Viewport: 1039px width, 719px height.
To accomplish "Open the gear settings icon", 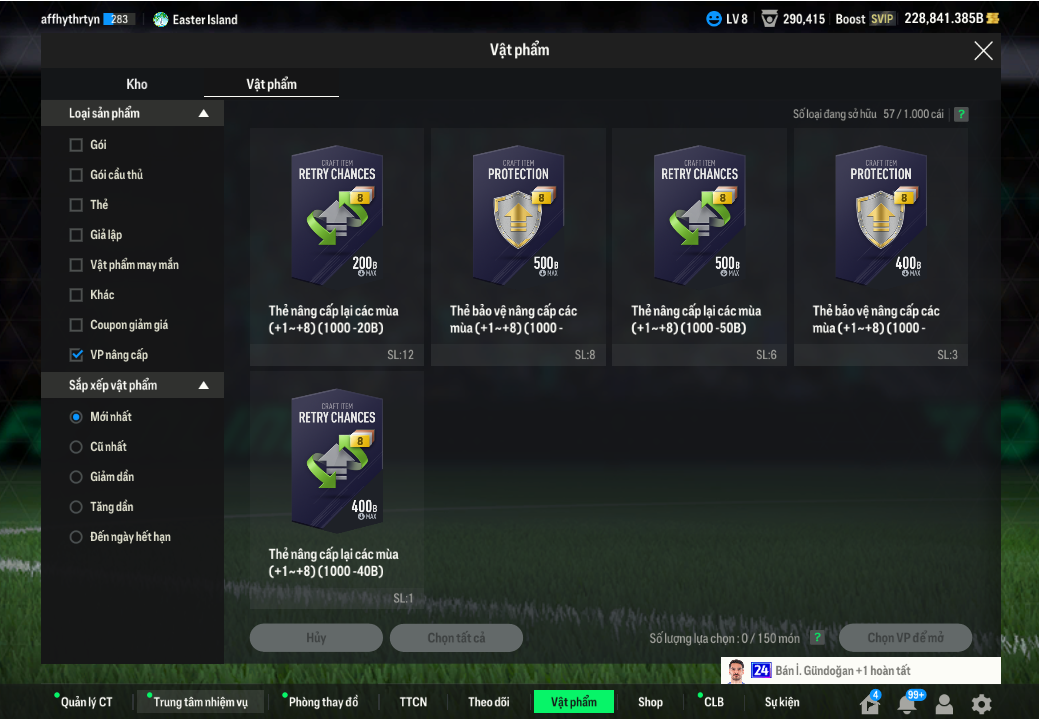I will click(982, 704).
